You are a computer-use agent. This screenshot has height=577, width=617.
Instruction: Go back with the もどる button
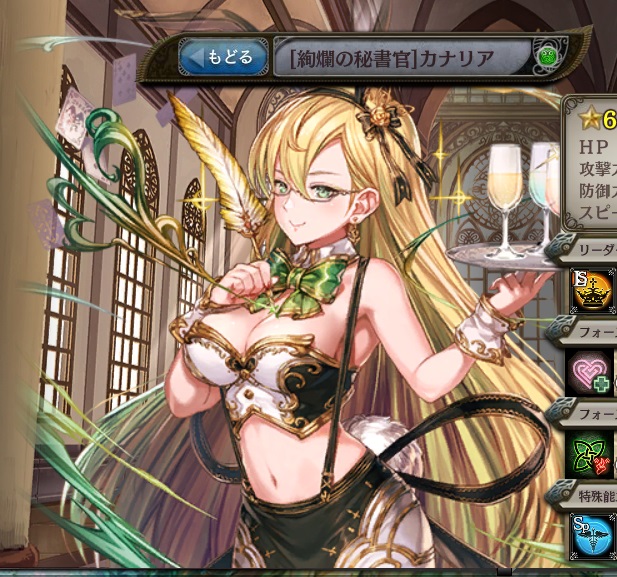coord(223,57)
